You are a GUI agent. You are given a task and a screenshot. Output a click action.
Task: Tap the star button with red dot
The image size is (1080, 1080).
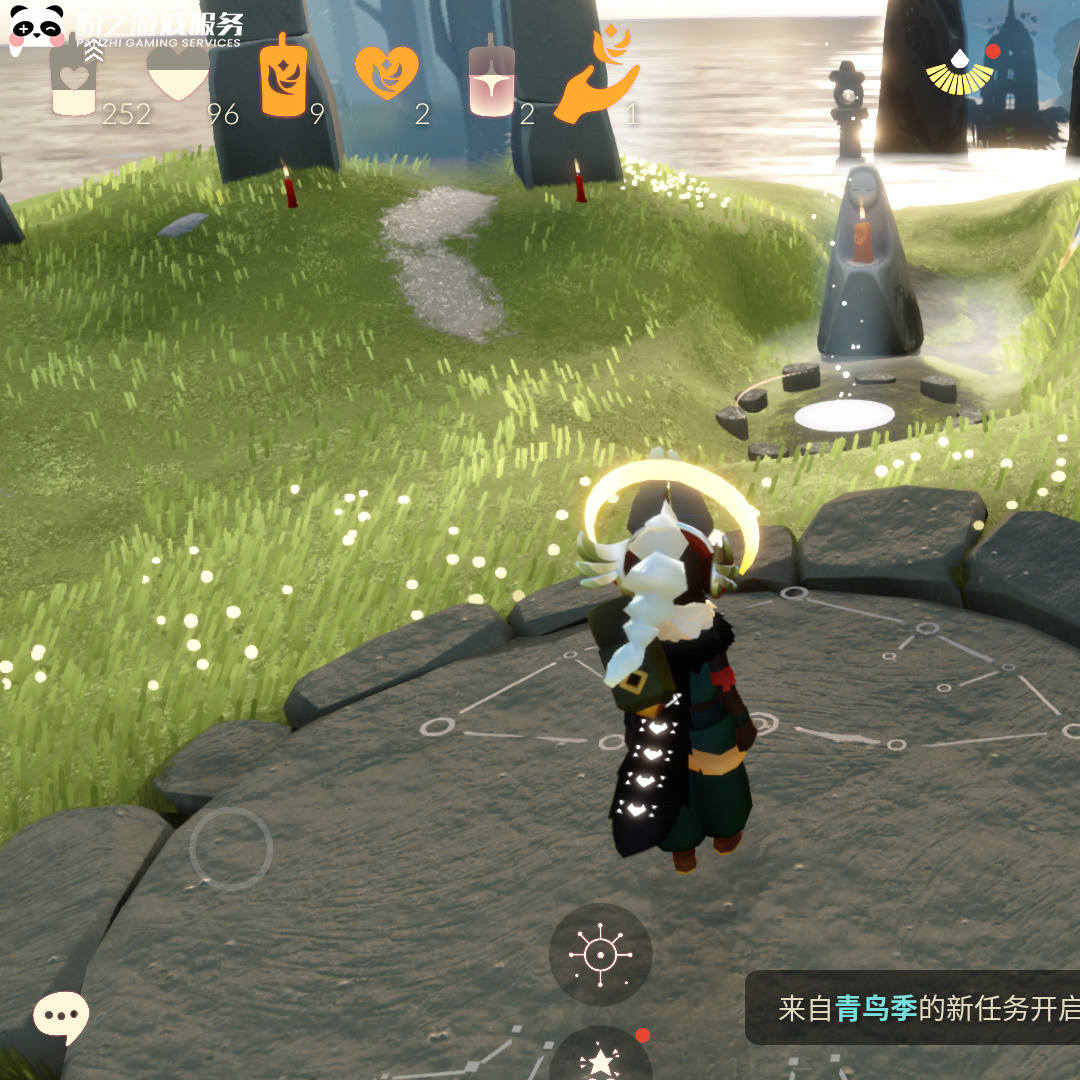(x=600, y=1058)
